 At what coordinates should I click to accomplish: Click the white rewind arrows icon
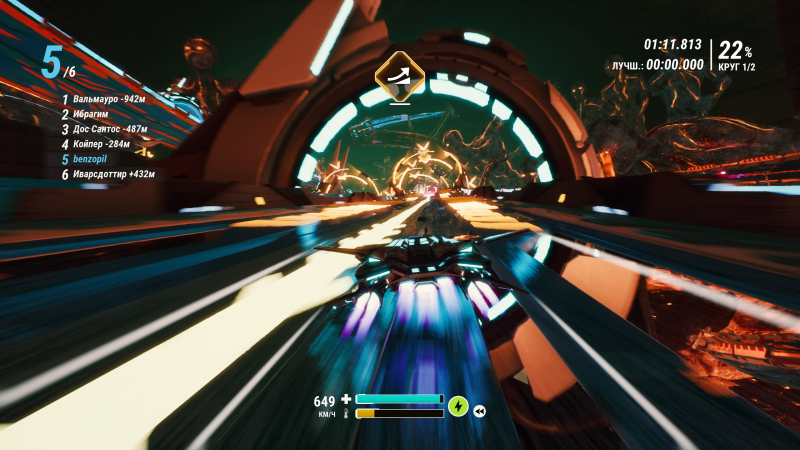[x=480, y=410]
